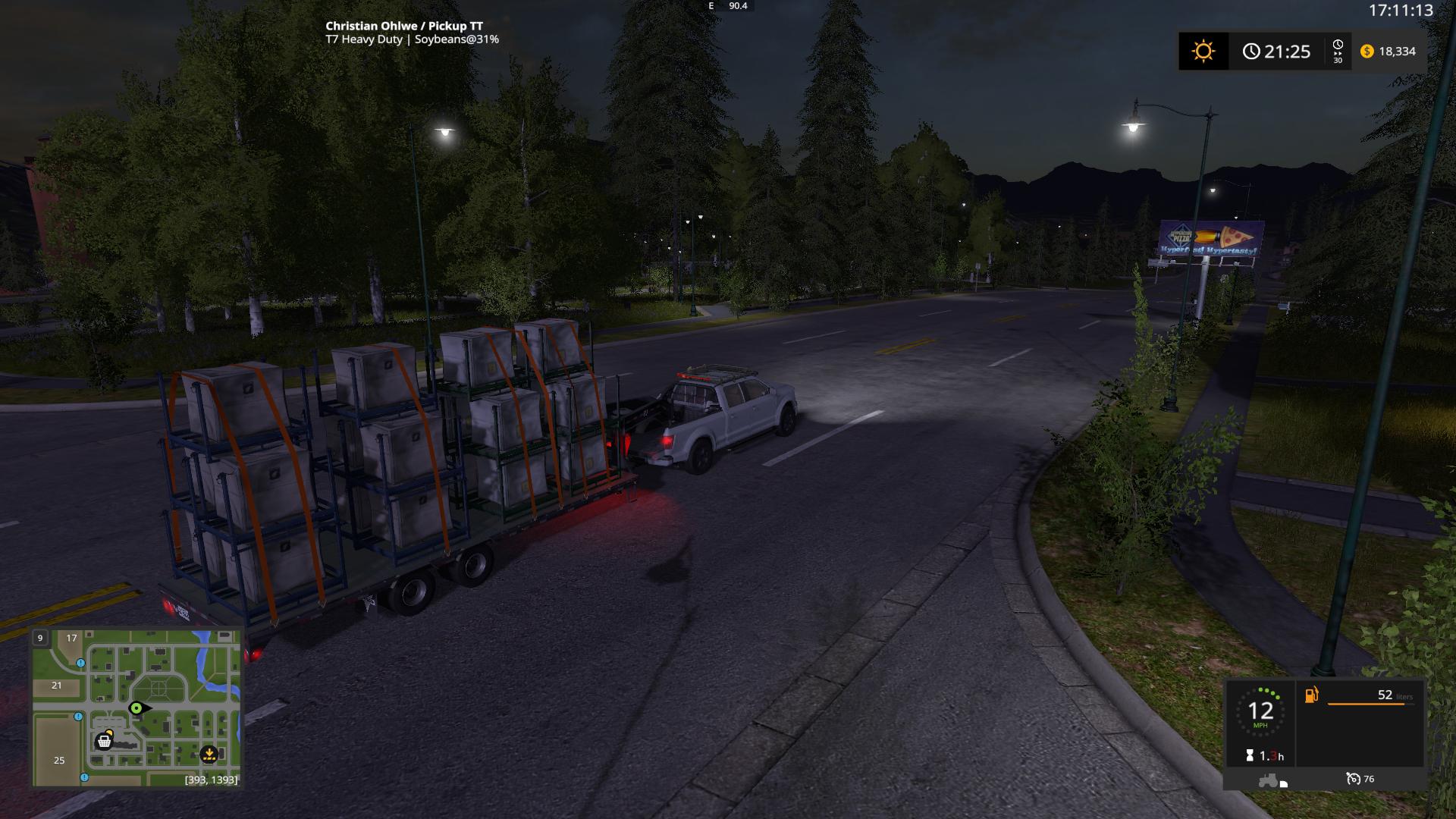Click the gold dollar coin icon
This screenshot has height=819, width=1456.
click(x=1367, y=51)
